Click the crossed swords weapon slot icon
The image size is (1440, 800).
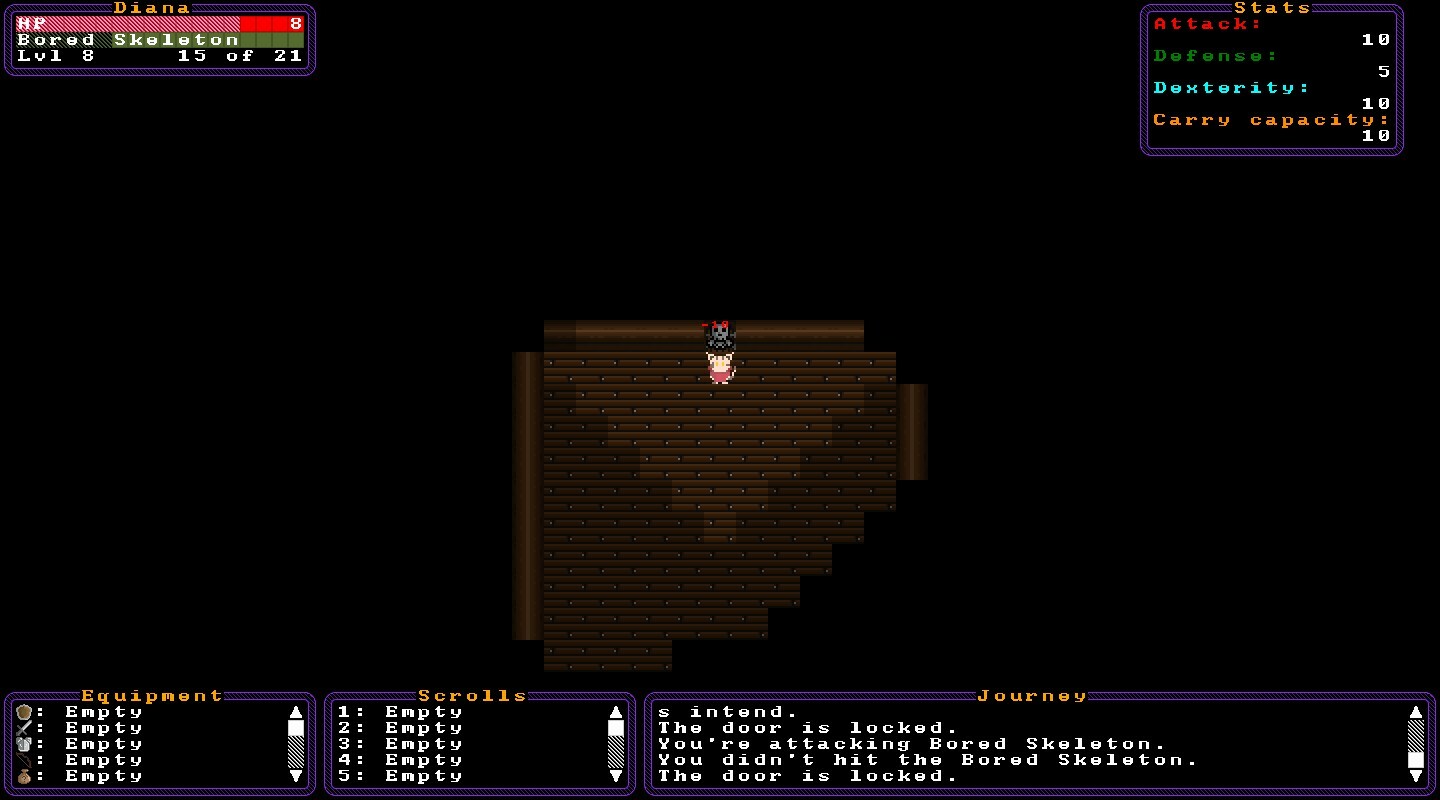(x=23, y=727)
